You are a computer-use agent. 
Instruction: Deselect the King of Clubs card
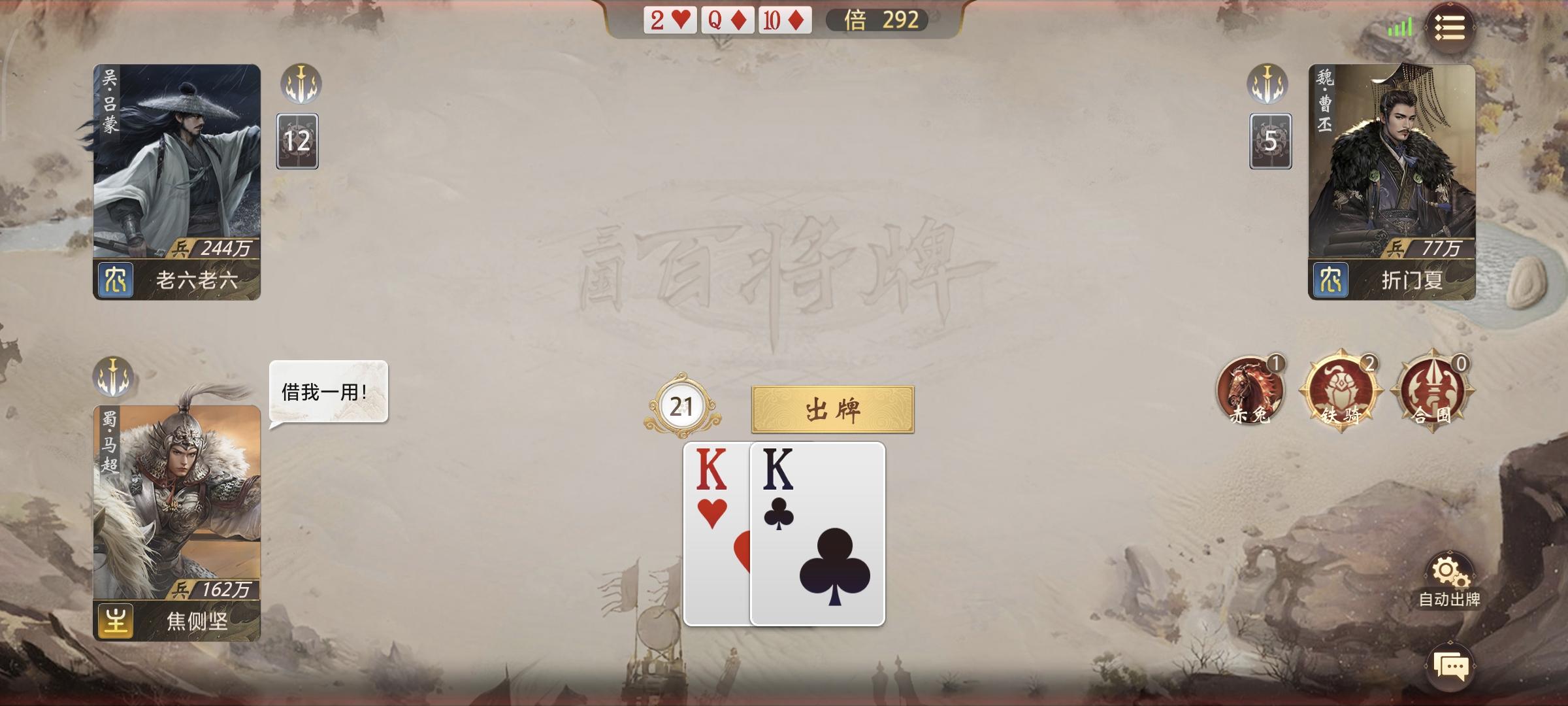click(x=817, y=536)
